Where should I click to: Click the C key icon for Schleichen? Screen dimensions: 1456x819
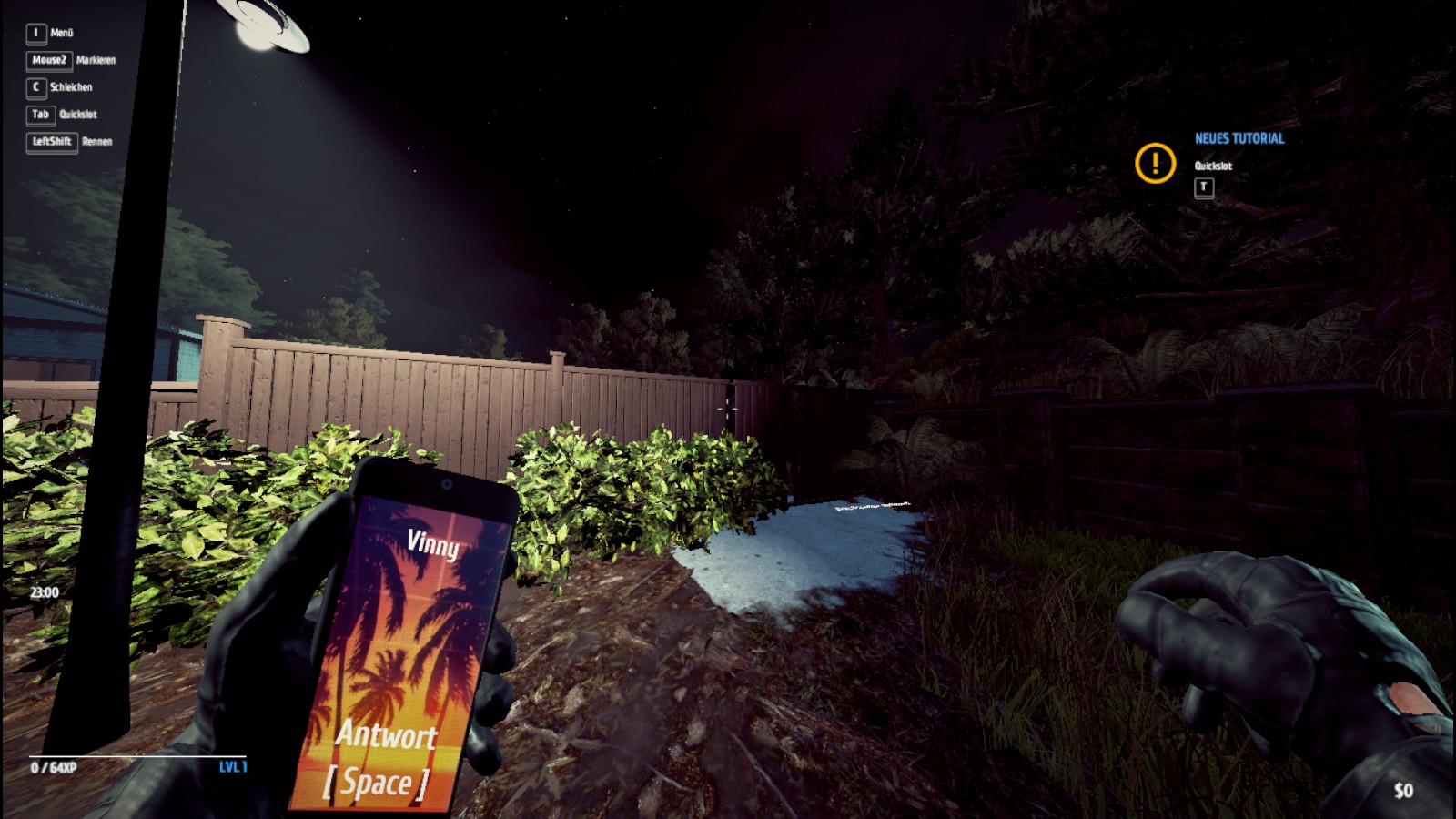pos(35,87)
